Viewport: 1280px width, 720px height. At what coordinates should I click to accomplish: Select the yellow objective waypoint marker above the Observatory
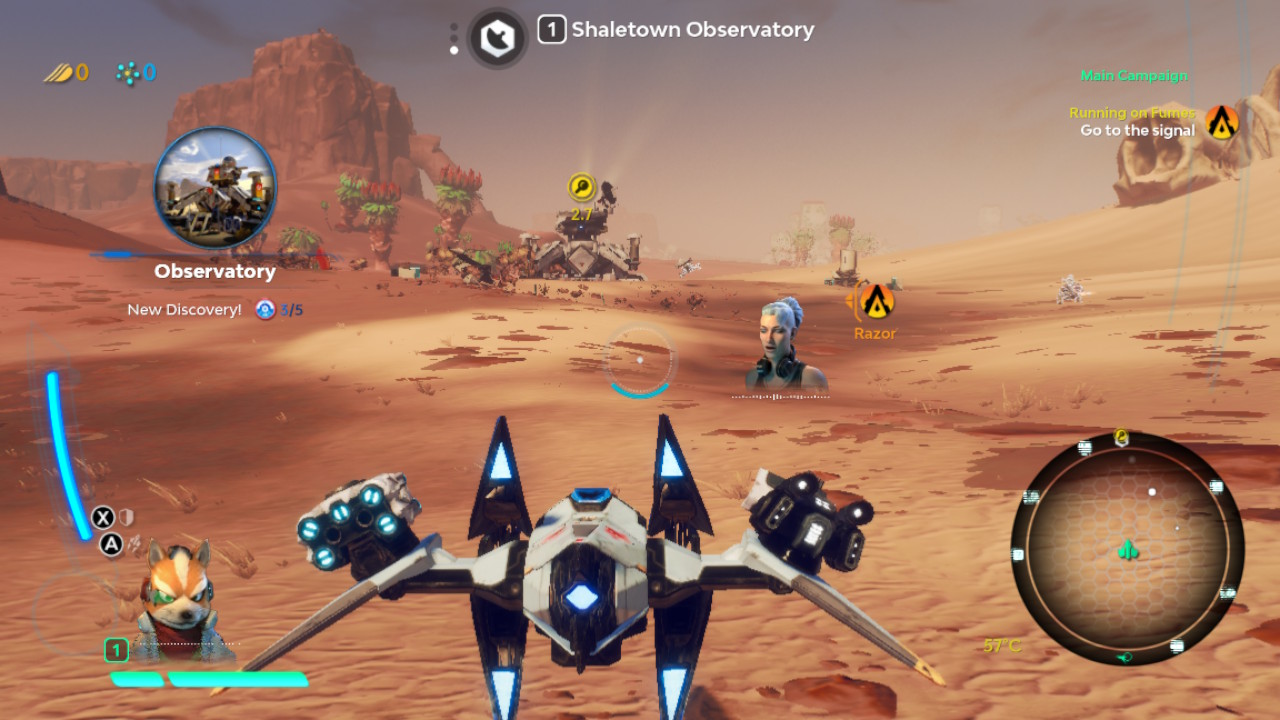point(581,186)
